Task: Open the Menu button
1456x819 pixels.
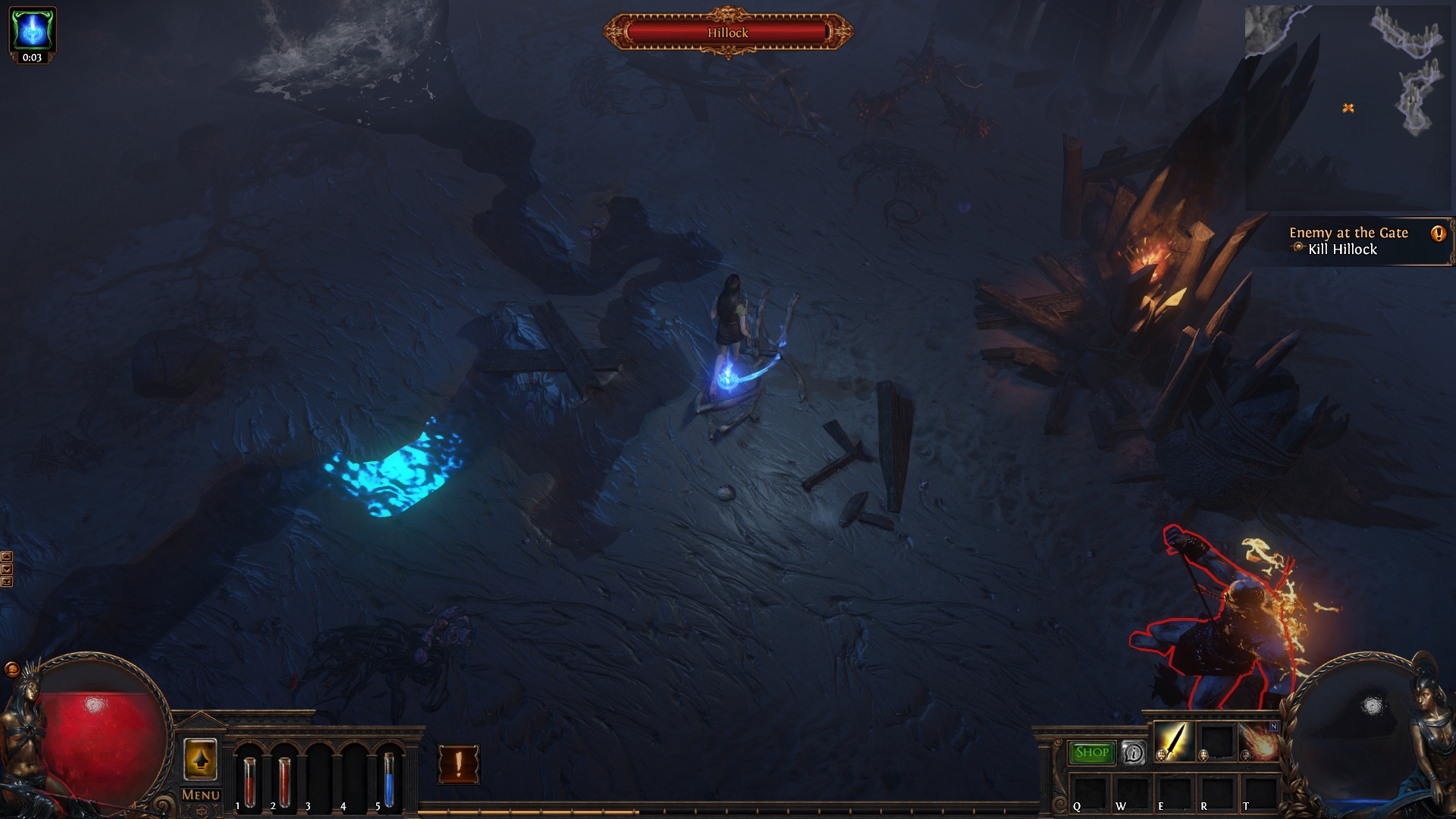Action: tap(201, 795)
